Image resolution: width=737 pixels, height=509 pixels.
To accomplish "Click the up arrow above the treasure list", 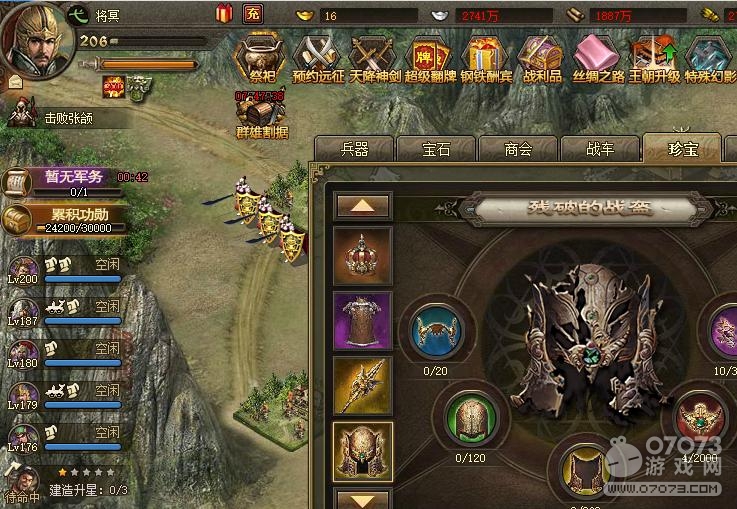I will pos(361,206).
